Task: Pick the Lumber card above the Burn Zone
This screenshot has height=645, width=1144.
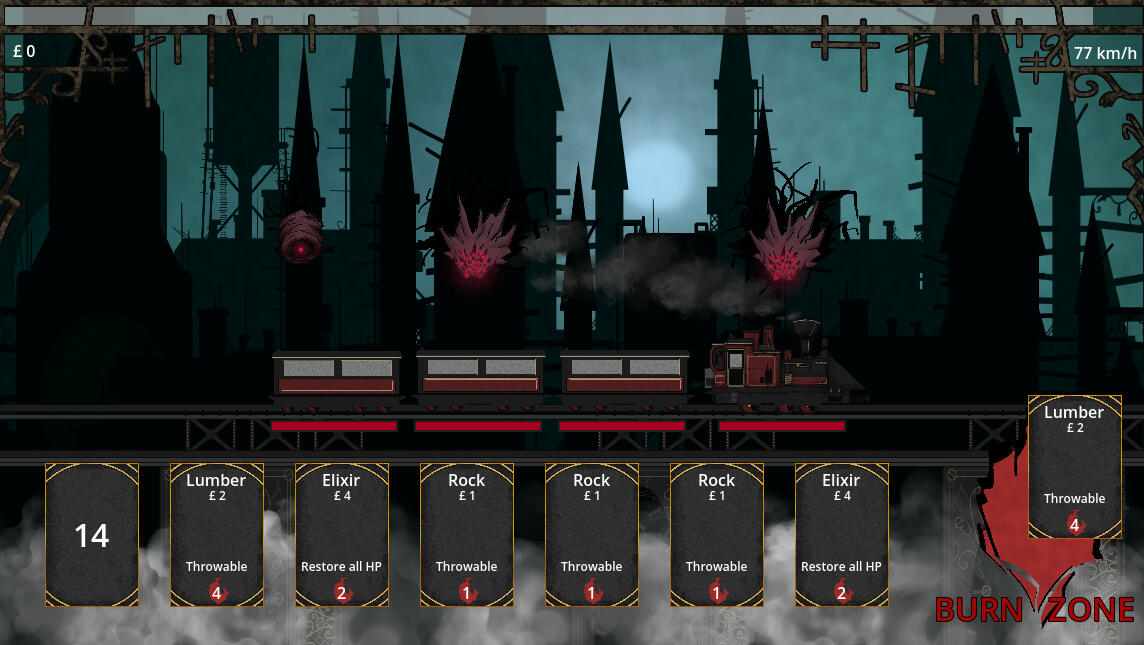Action: click(x=1074, y=466)
